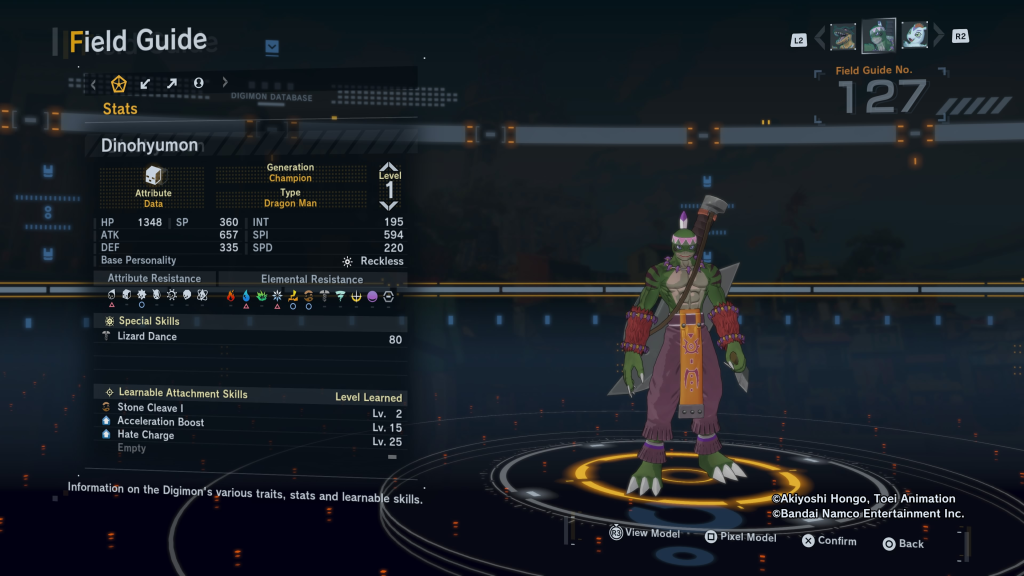Screen dimensions: 1024x576
Task: Click the current Dinohyumon portrait thumbnail
Action: coord(878,36)
